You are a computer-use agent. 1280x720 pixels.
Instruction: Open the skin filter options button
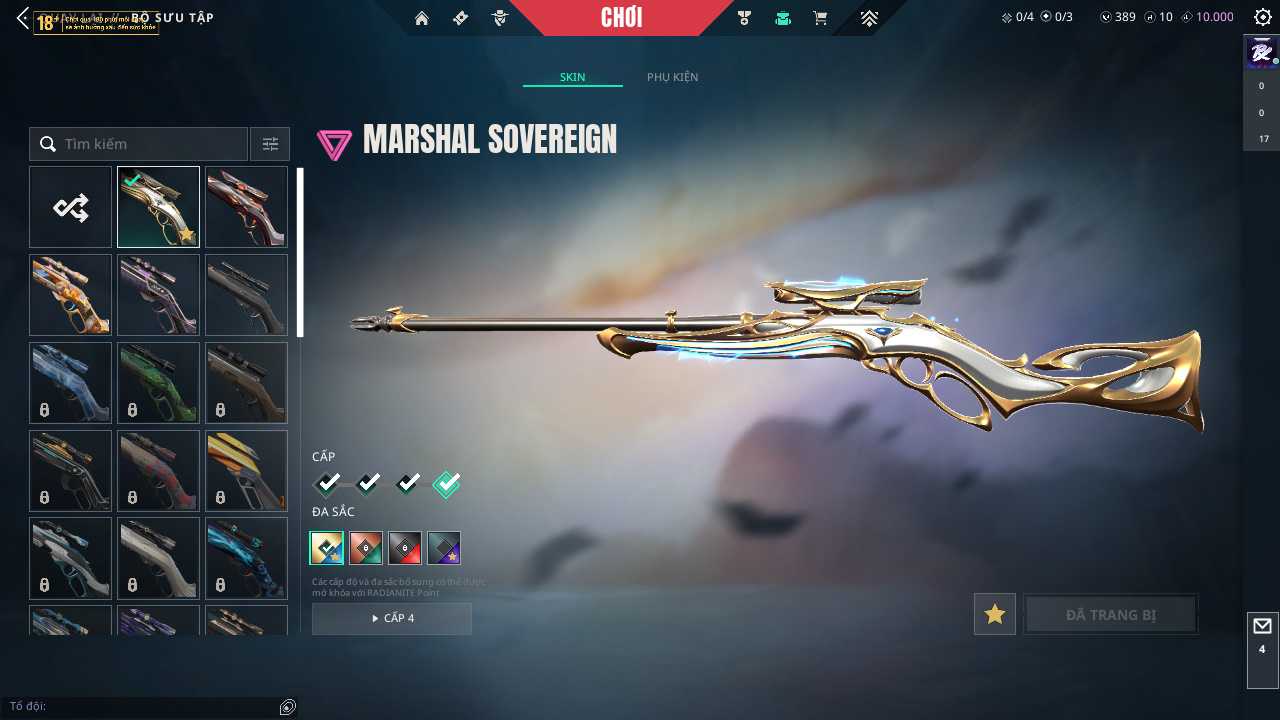click(270, 144)
